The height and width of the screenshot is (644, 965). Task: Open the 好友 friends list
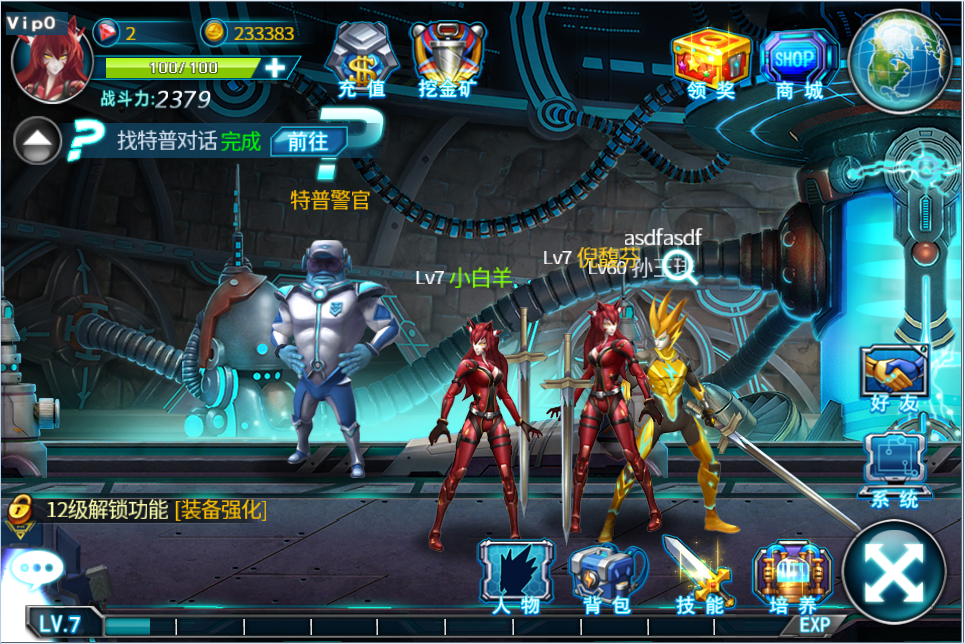[894, 378]
